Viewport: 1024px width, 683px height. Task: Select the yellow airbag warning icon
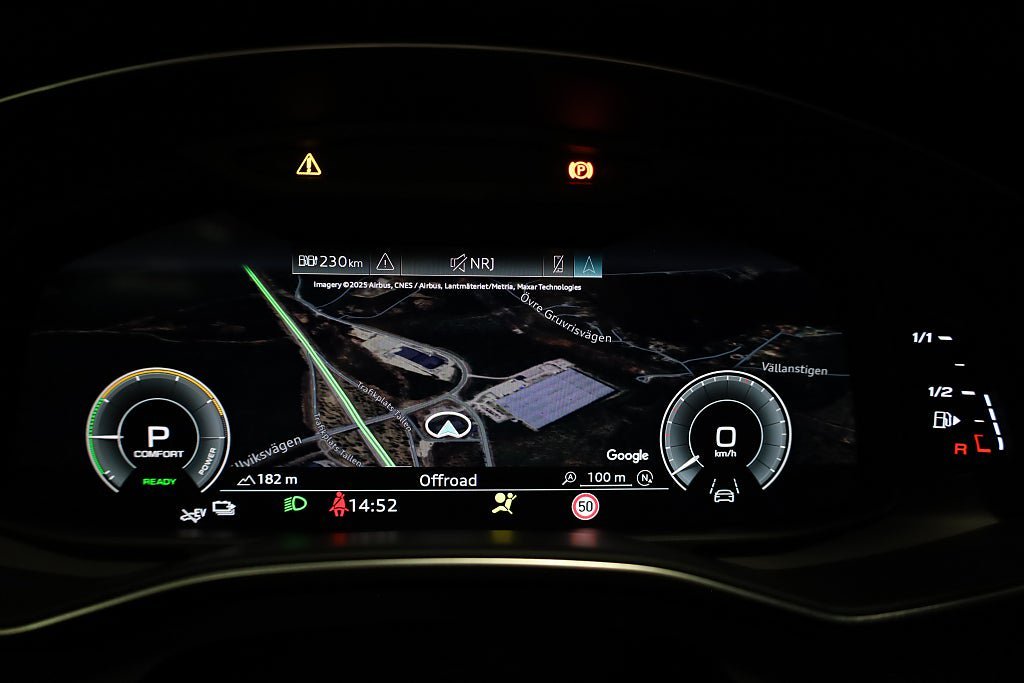[x=504, y=504]
